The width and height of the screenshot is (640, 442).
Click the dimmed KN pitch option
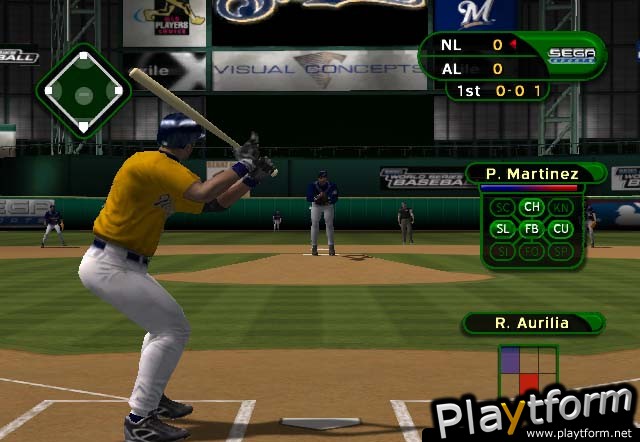(560, 208)
